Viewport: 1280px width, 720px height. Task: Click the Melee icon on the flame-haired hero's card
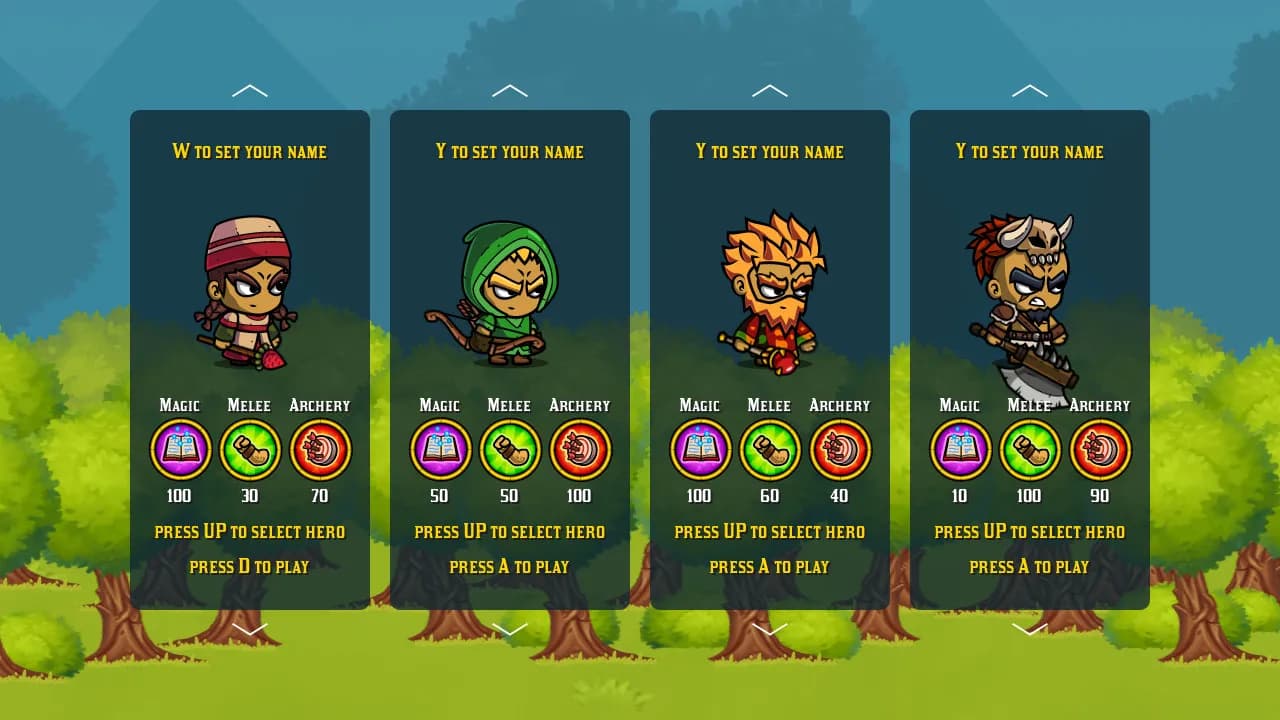pyautogui.click(x=769, y=449)
